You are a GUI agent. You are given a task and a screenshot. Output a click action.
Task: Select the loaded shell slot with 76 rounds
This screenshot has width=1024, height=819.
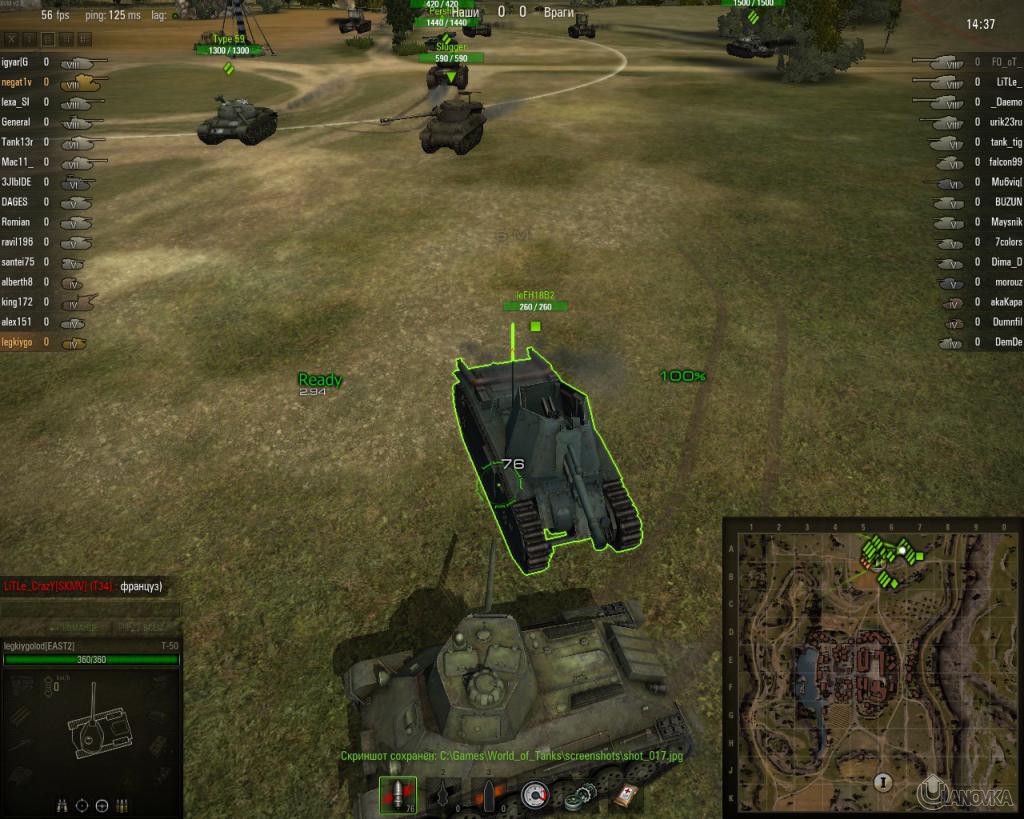click(398, 794)
